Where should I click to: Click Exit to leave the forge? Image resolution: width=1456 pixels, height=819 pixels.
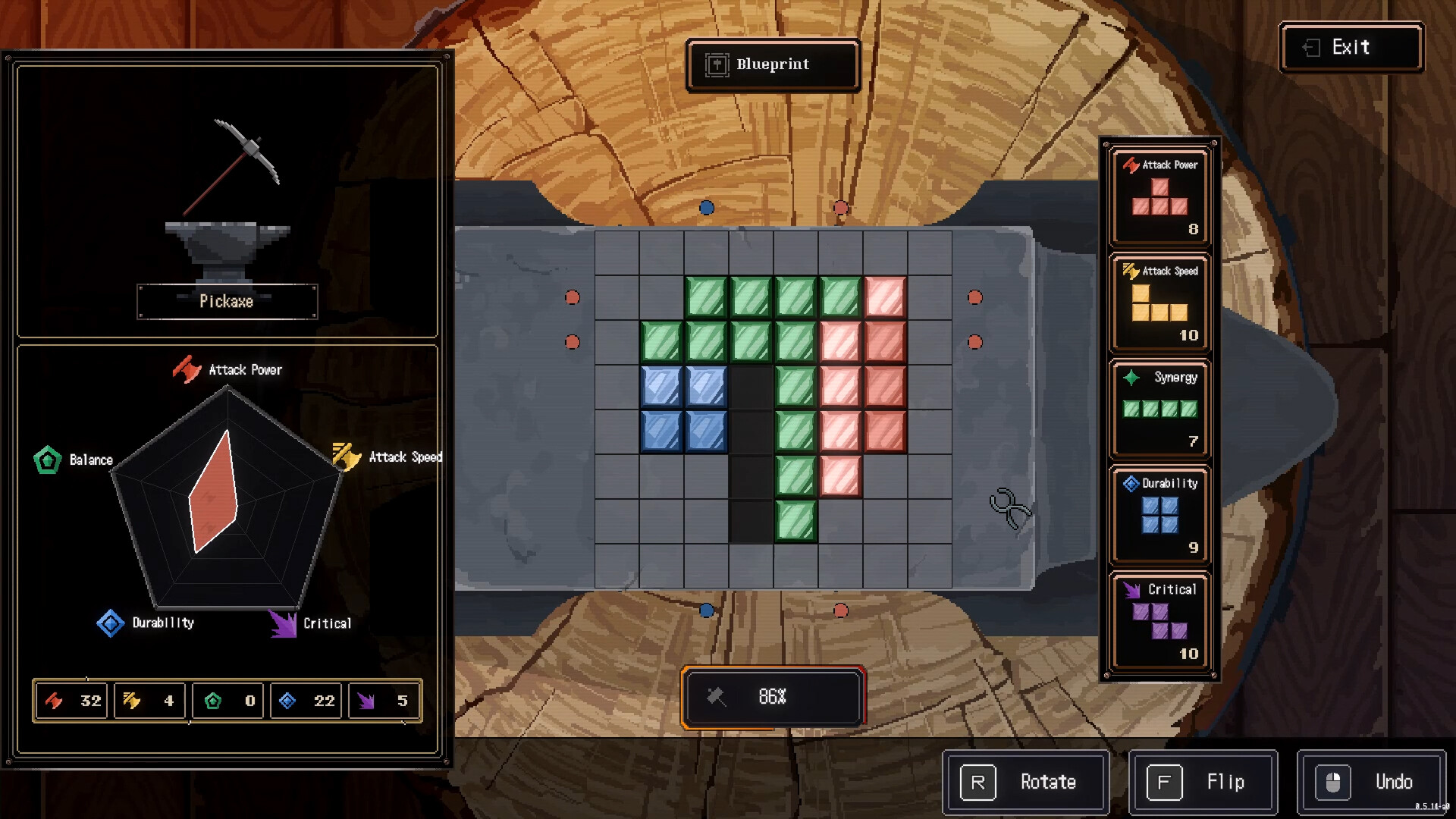click(x=1351, y=47)
